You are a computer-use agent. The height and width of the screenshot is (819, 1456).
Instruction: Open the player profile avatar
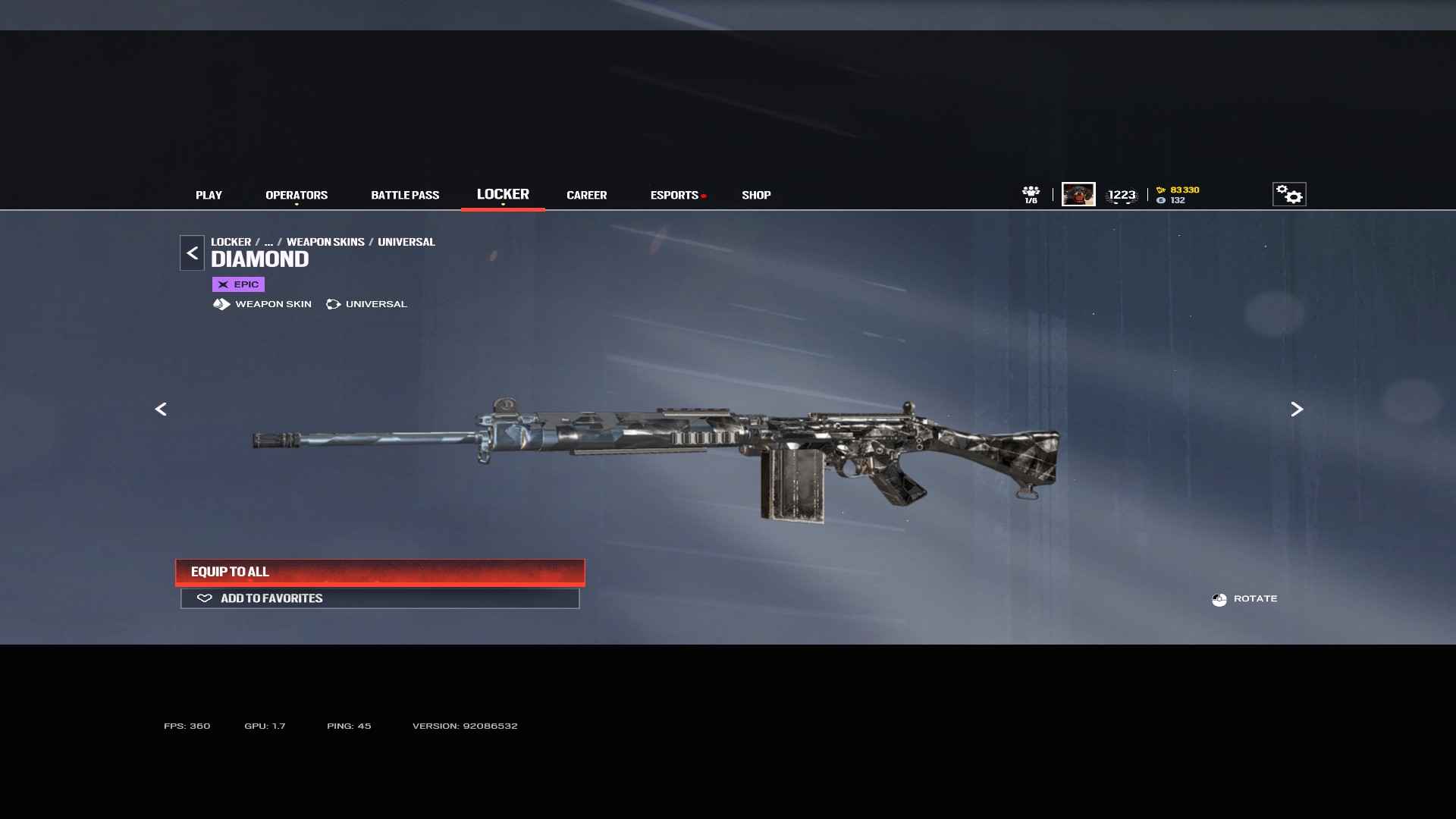tap(1078, 194)
